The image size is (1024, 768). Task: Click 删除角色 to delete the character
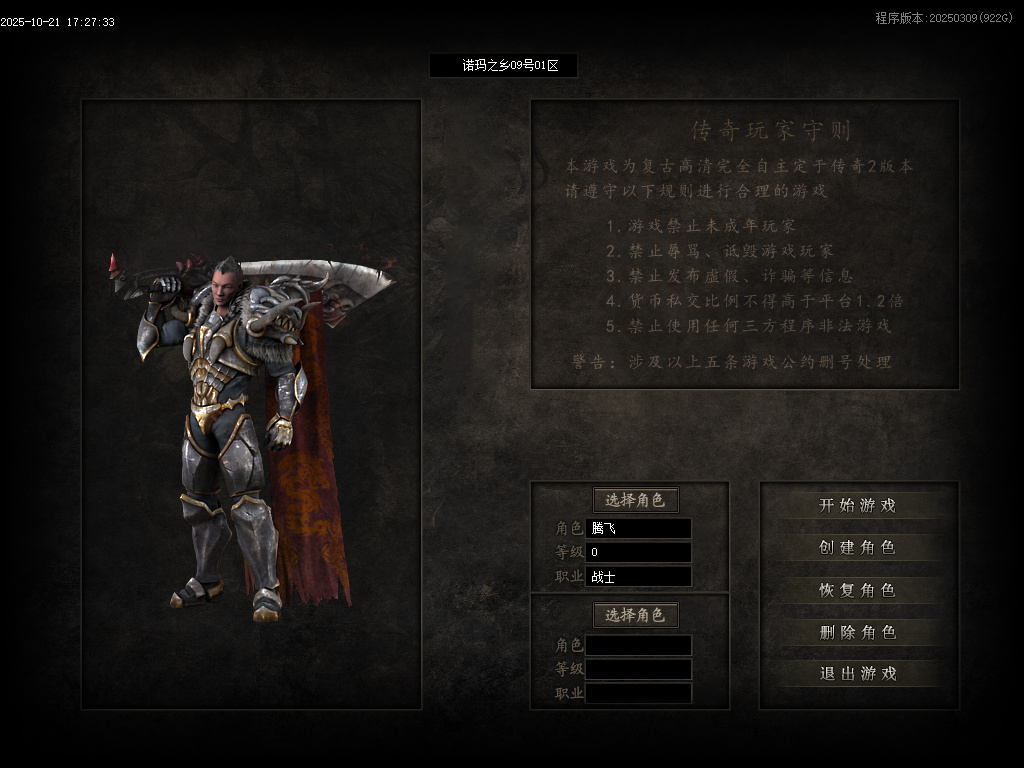(857, 632)
